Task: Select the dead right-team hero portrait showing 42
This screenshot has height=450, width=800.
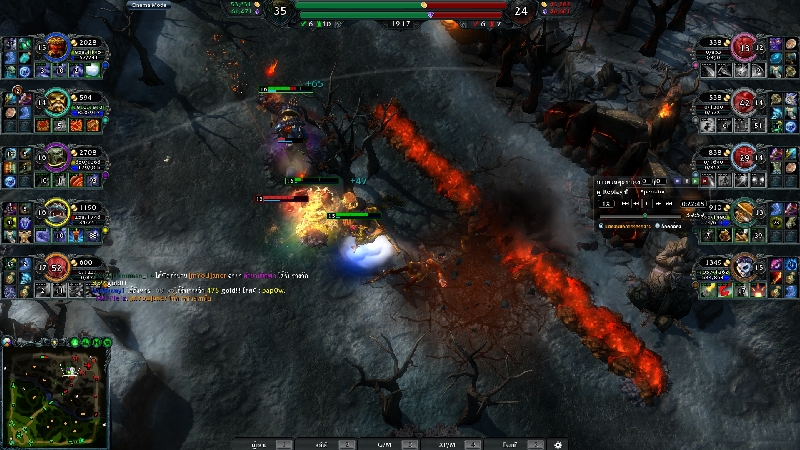Action: (x=744, y=104)
